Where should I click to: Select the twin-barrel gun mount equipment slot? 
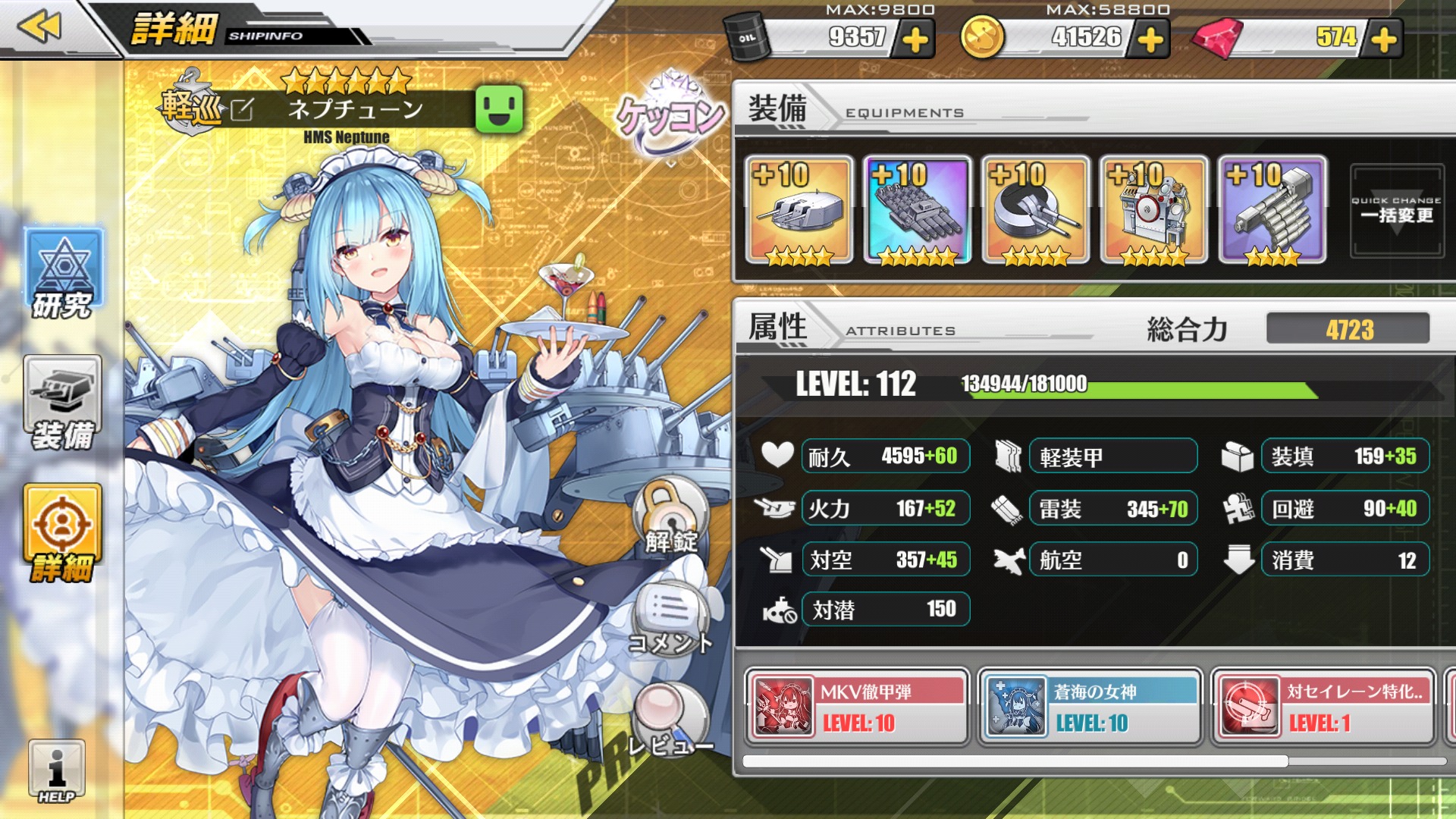point(1036,211)
